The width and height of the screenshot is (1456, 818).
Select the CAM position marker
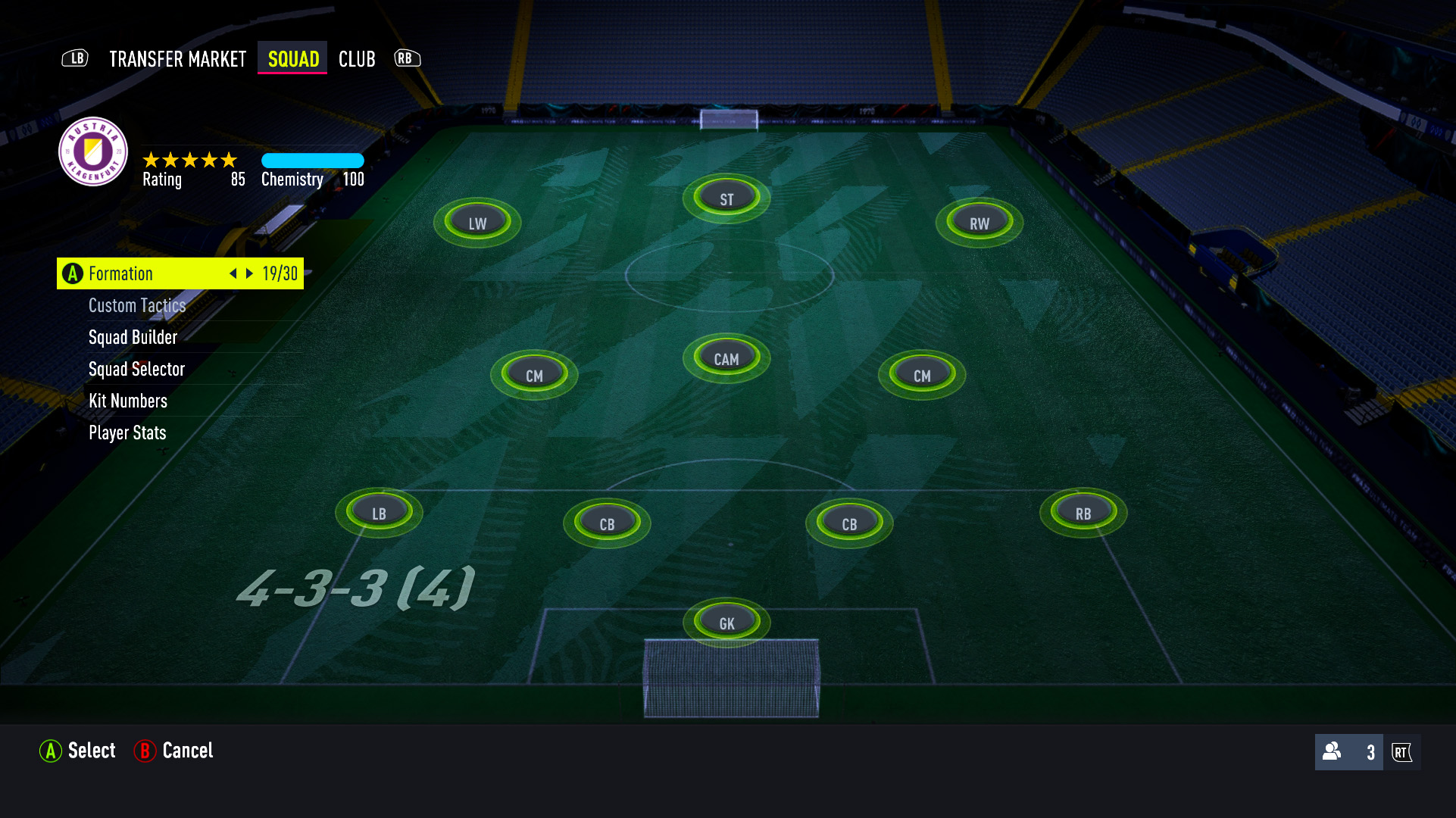pyautogui.click(x=725, y=357)
